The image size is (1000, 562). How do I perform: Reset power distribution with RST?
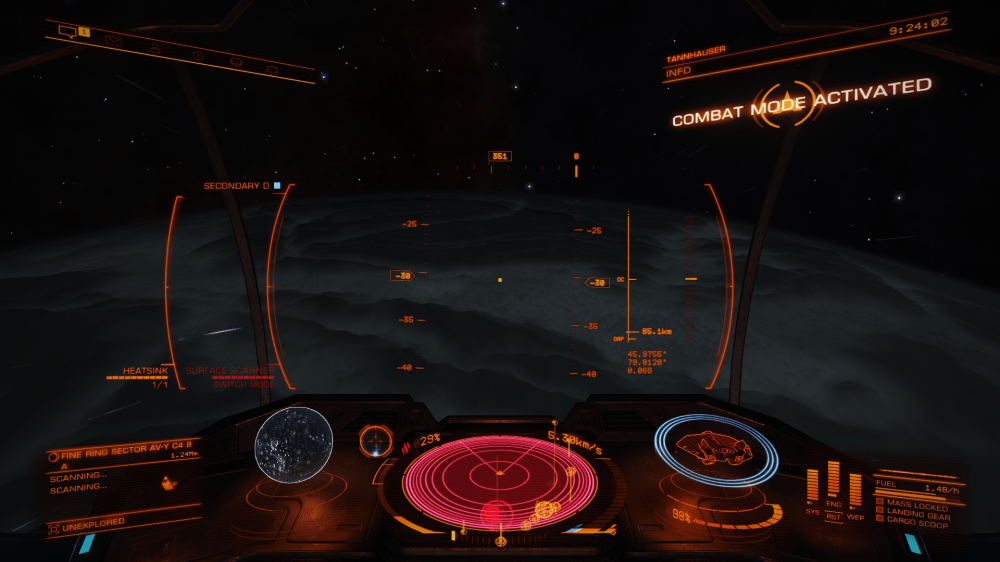click(x=833, y=516)
